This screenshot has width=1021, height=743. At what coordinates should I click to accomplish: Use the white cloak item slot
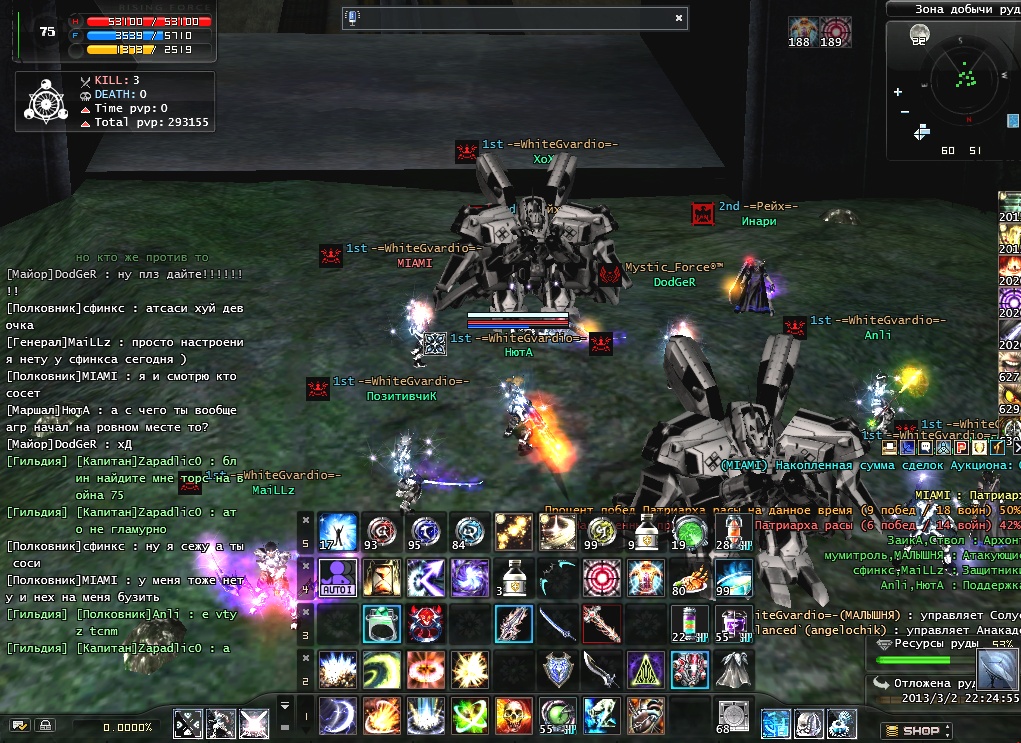734,668
